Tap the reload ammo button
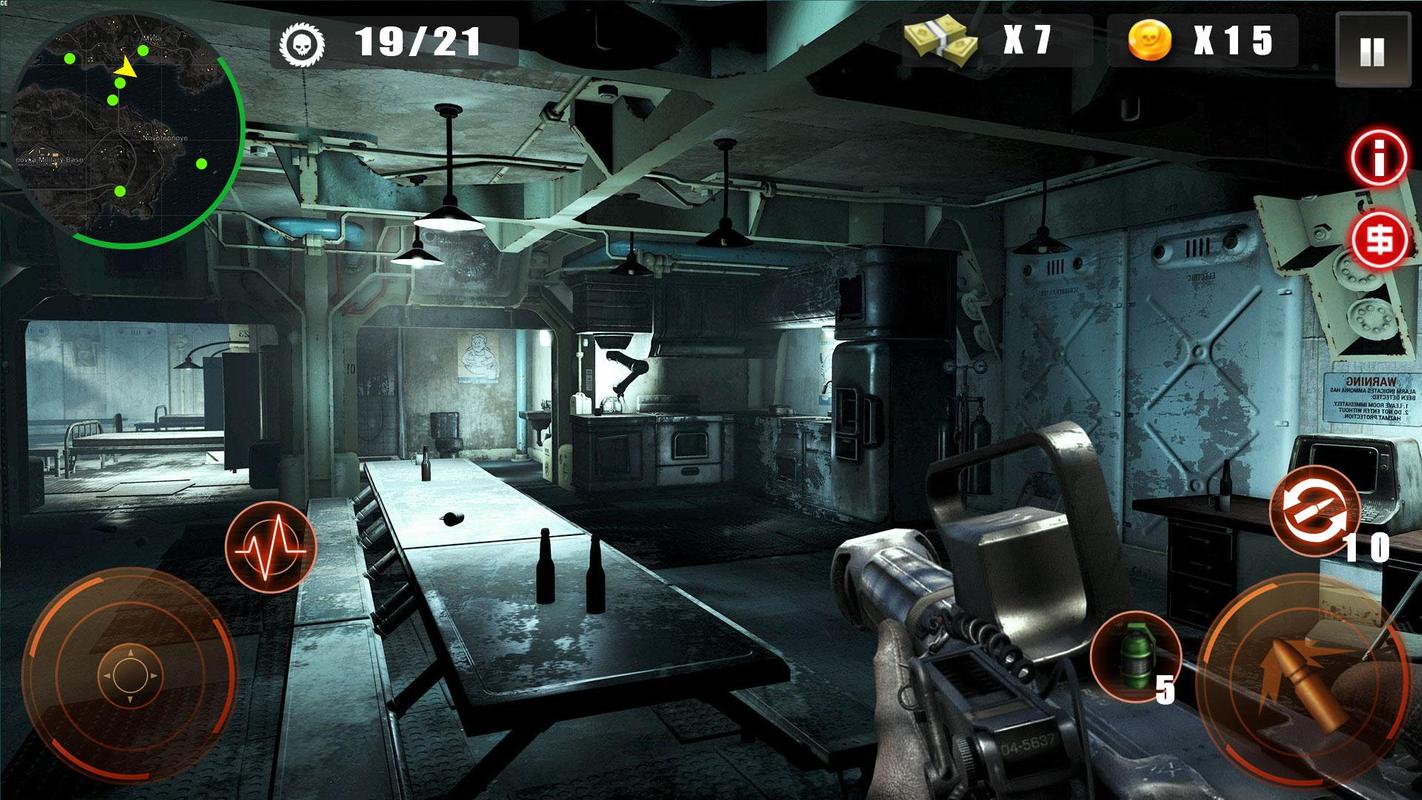The image size is (1422, 800). (x=1314, y=511)
